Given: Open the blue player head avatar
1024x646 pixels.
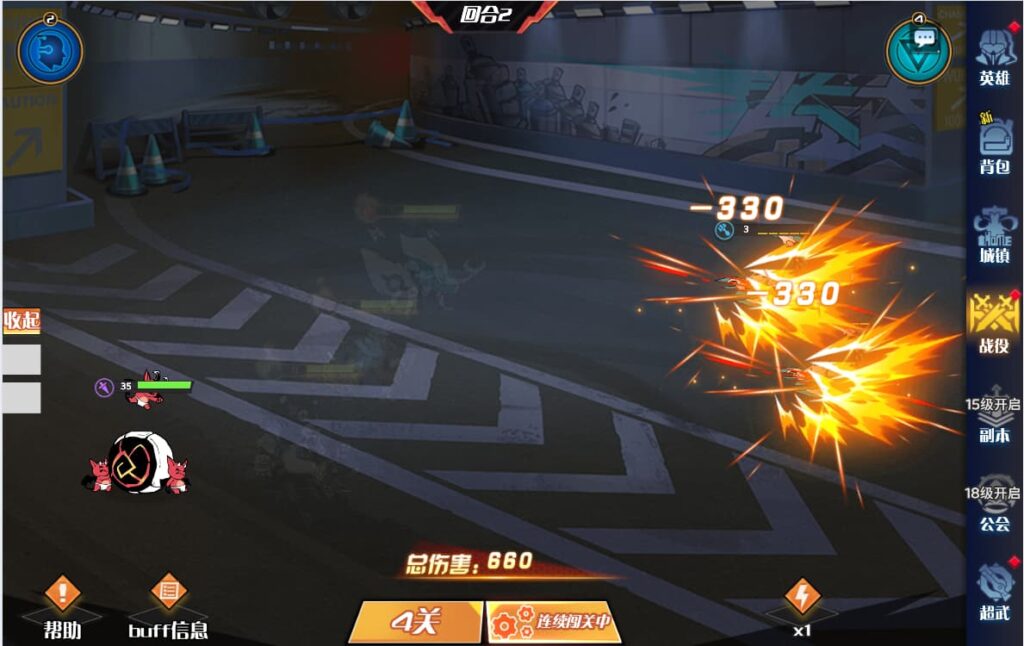Looking at the screenshot, I should [x=50, y=50].
